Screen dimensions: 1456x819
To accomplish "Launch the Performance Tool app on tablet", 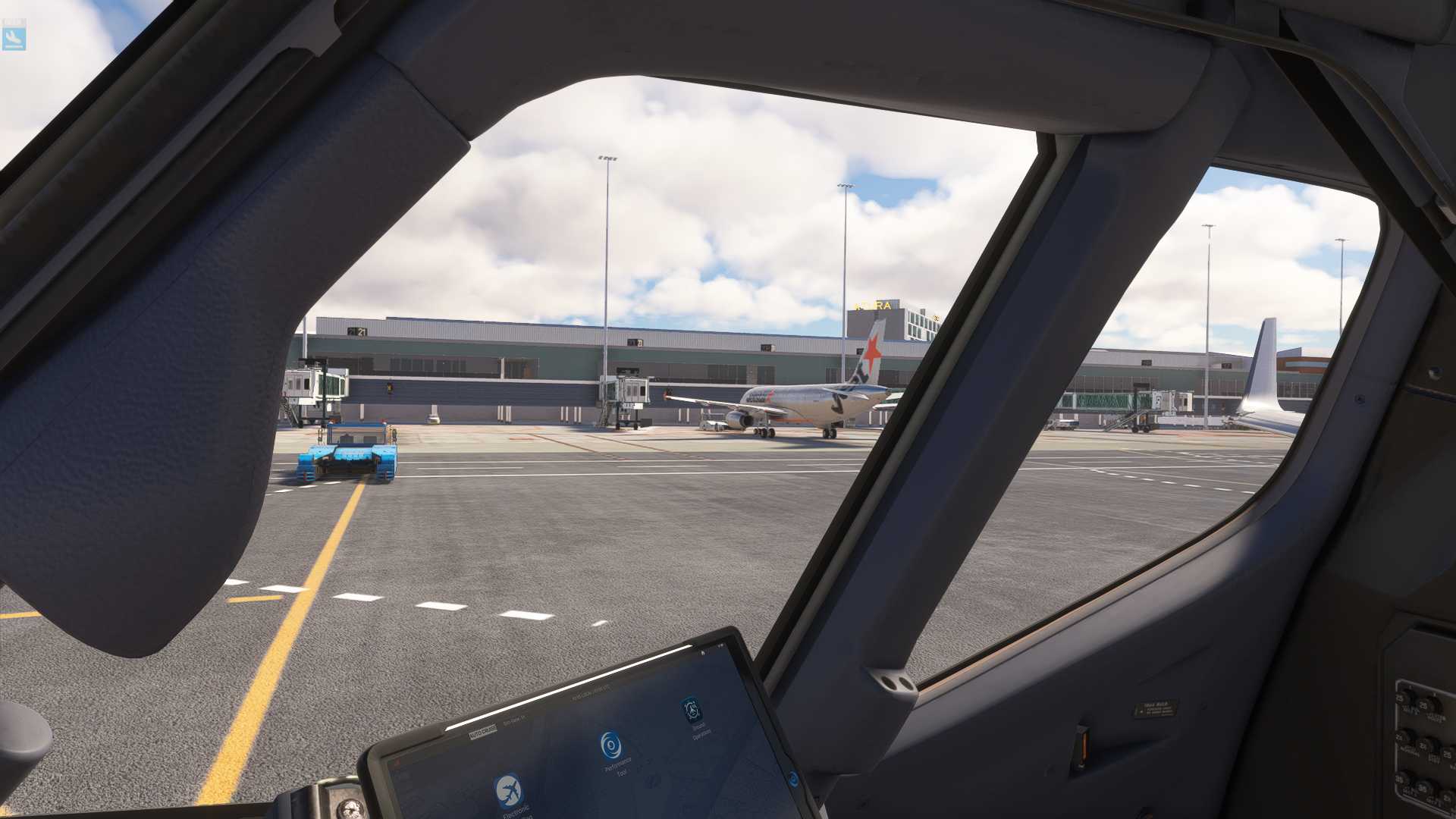I will click(x=610, y=745).
